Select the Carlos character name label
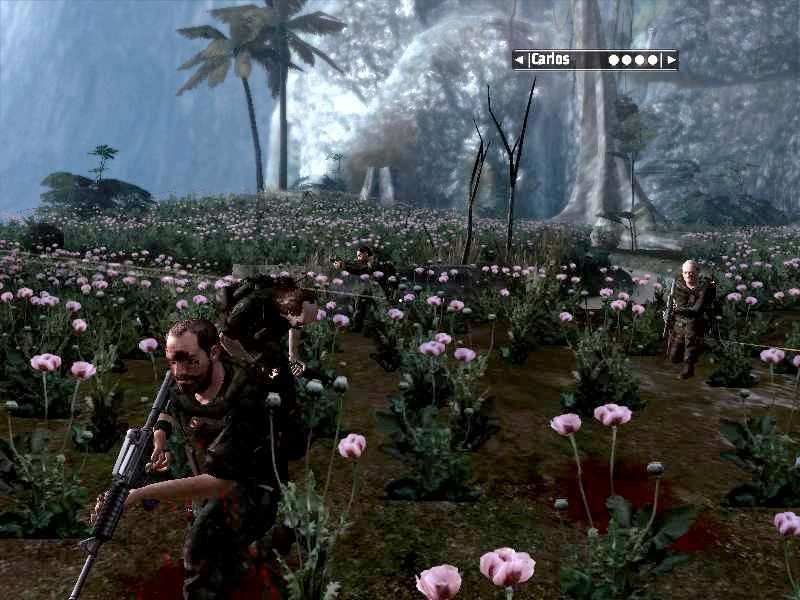This screenshot has width=800, height=600. pyautogui.click(x=550, y=60)
